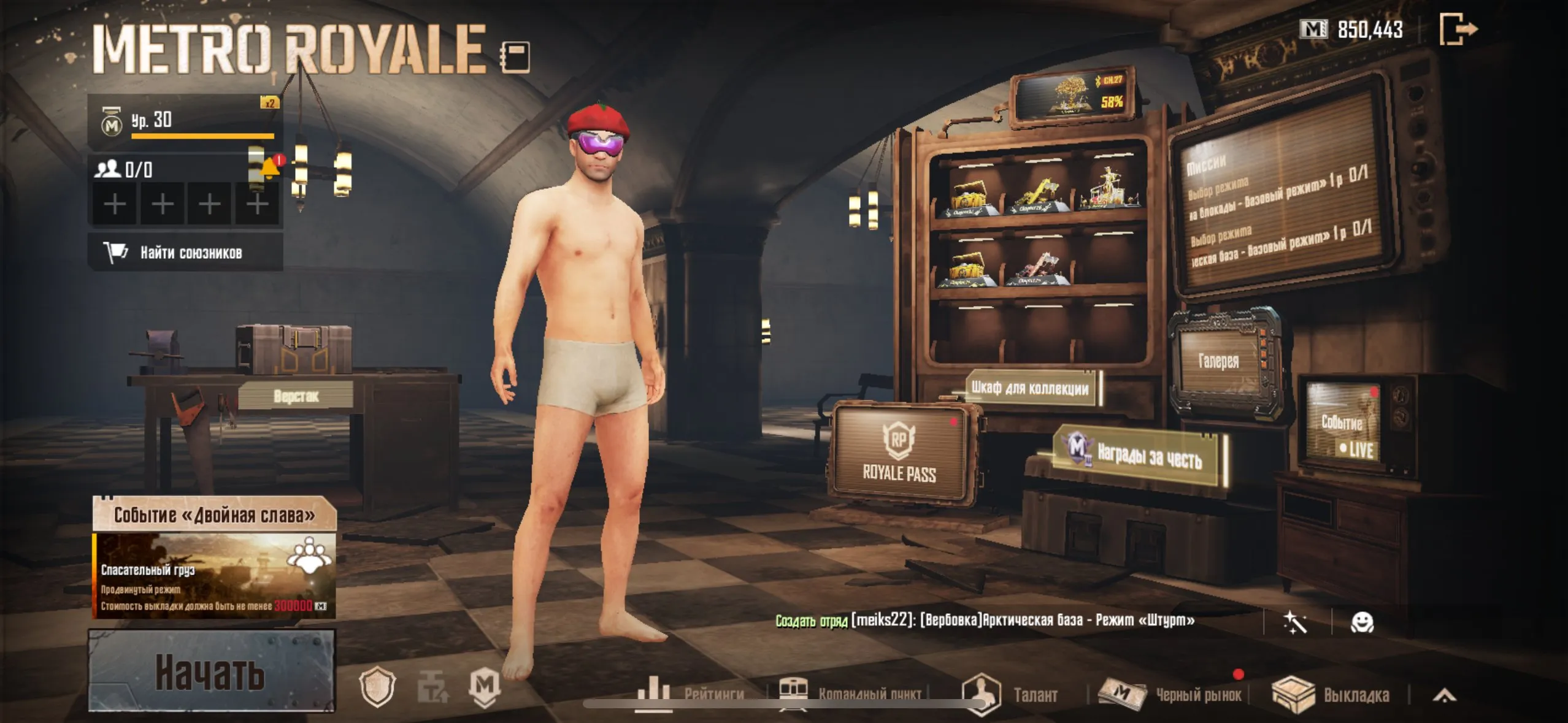Exit Metro Royale via the exit icon
1568x723 pixels.
(1458, 29)
